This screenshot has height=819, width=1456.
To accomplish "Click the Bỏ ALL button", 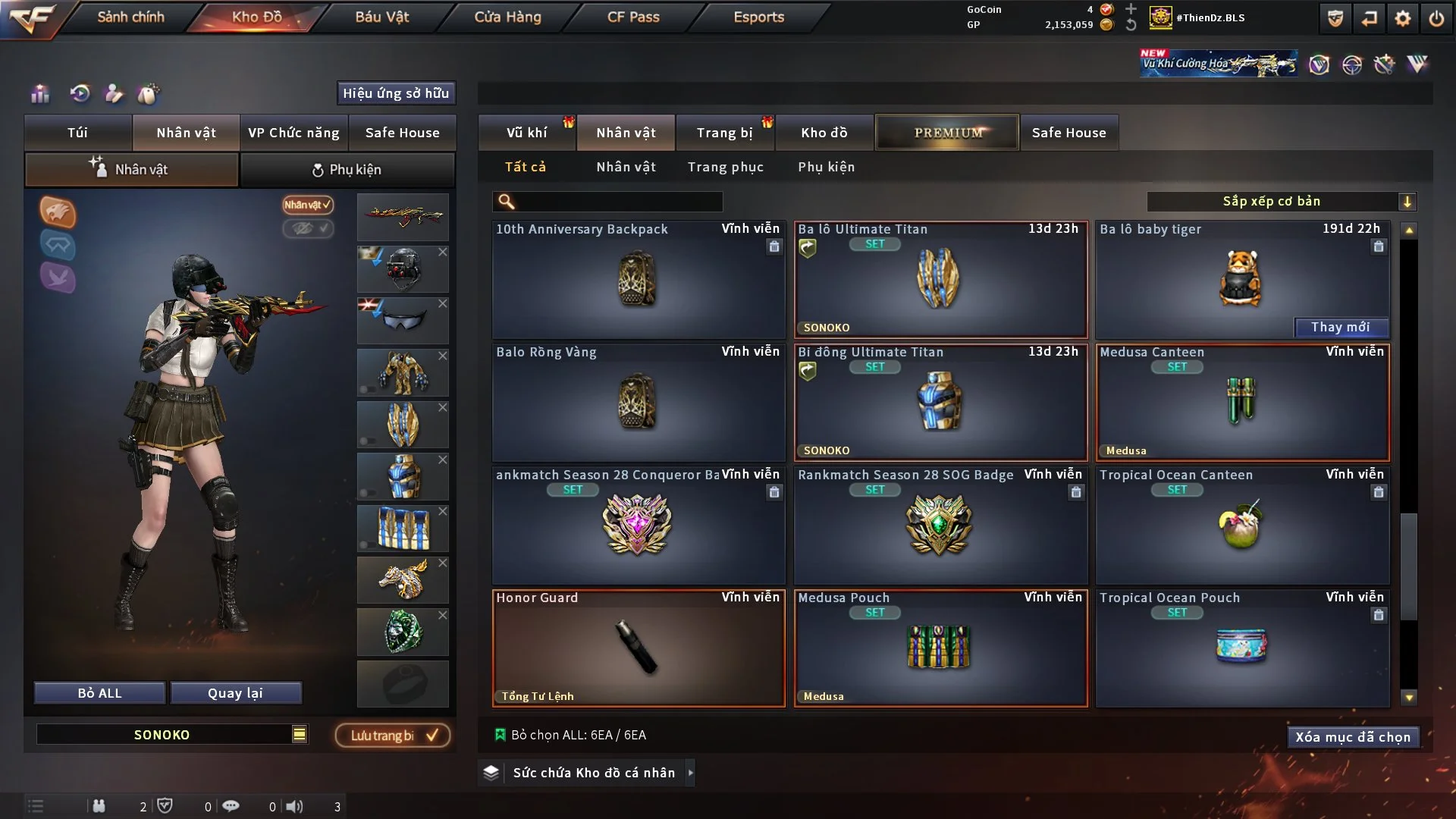I will coord(99,693).
